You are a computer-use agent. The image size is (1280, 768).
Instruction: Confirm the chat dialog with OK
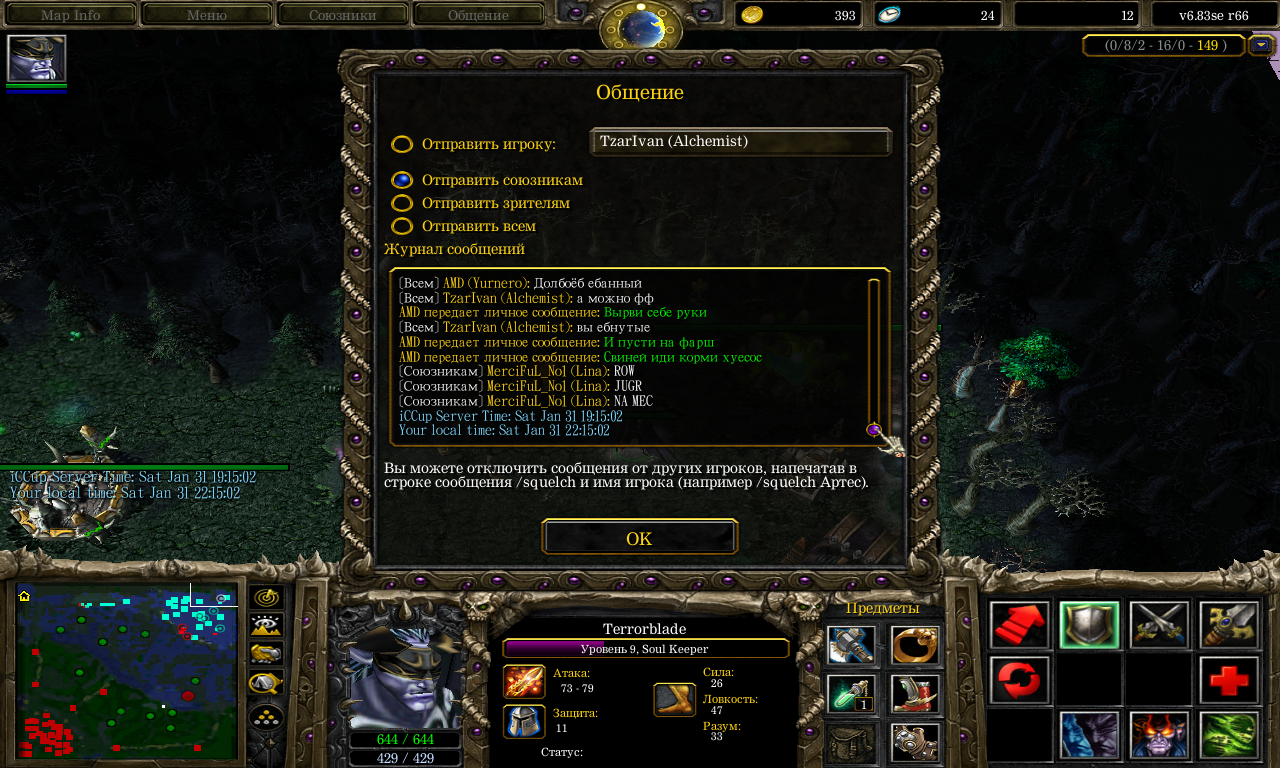(x=639, y=538)
